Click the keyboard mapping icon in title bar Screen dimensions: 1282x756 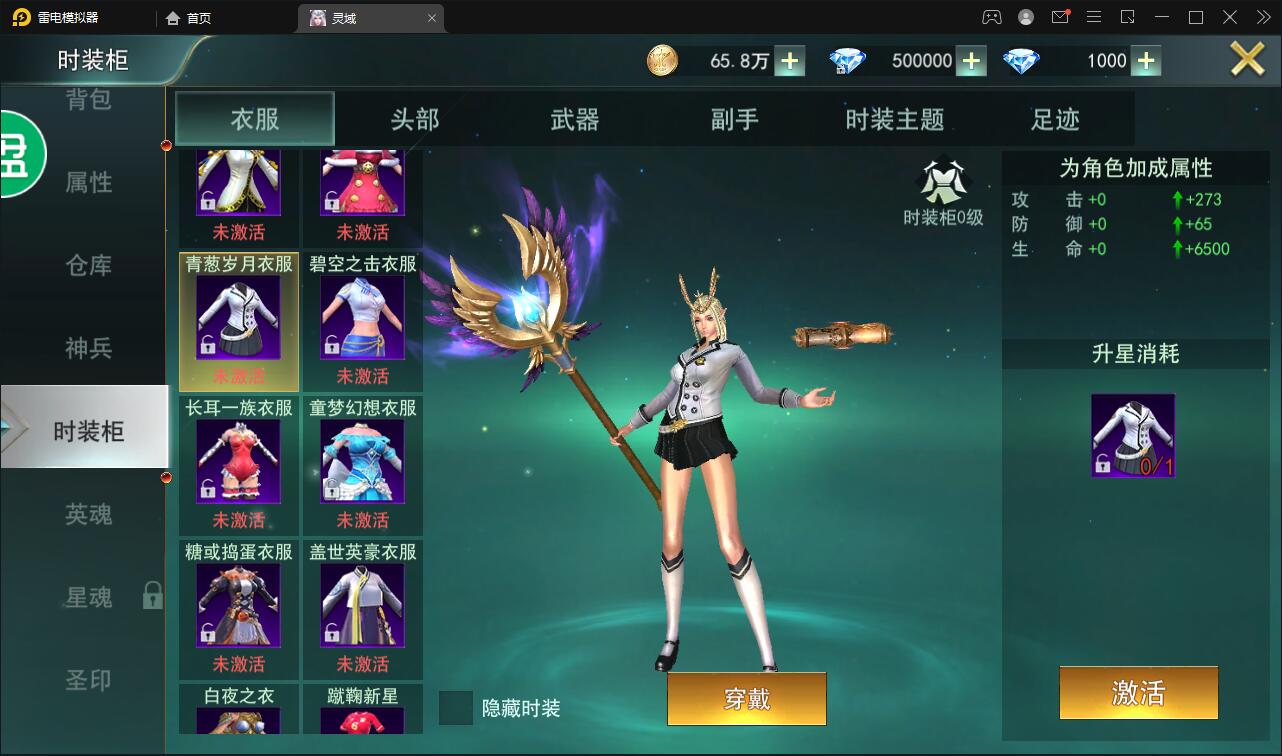[x=1128, y=17]
